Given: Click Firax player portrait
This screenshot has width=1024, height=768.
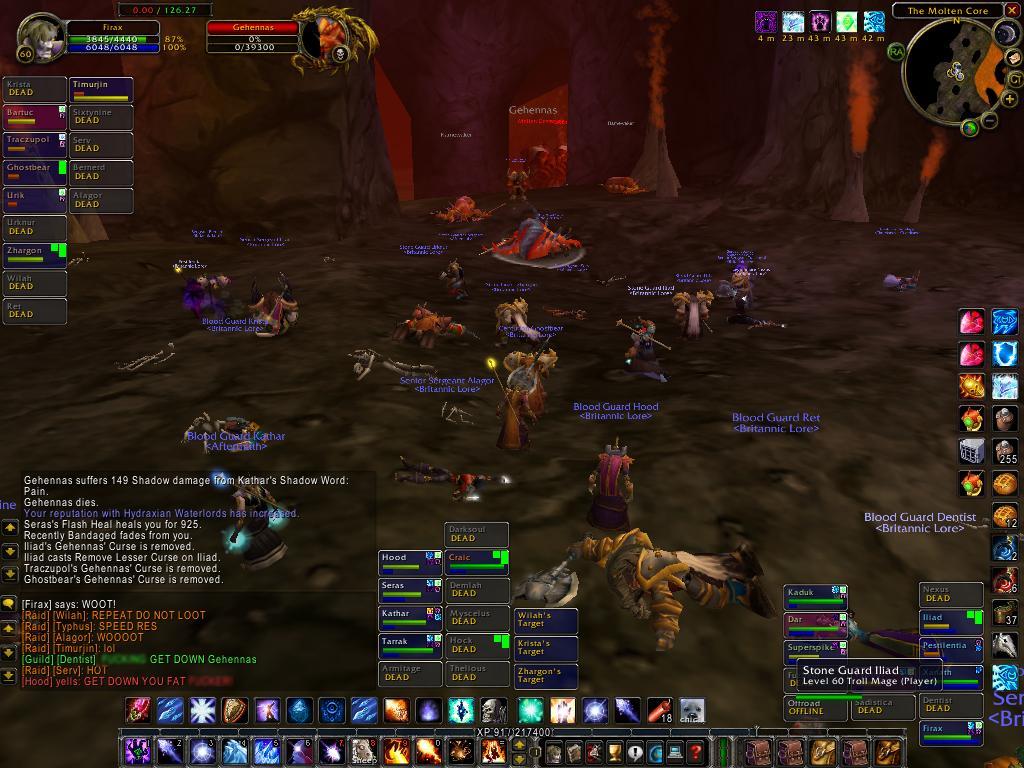Looking at the screenshot, I should tap(40, 38).
